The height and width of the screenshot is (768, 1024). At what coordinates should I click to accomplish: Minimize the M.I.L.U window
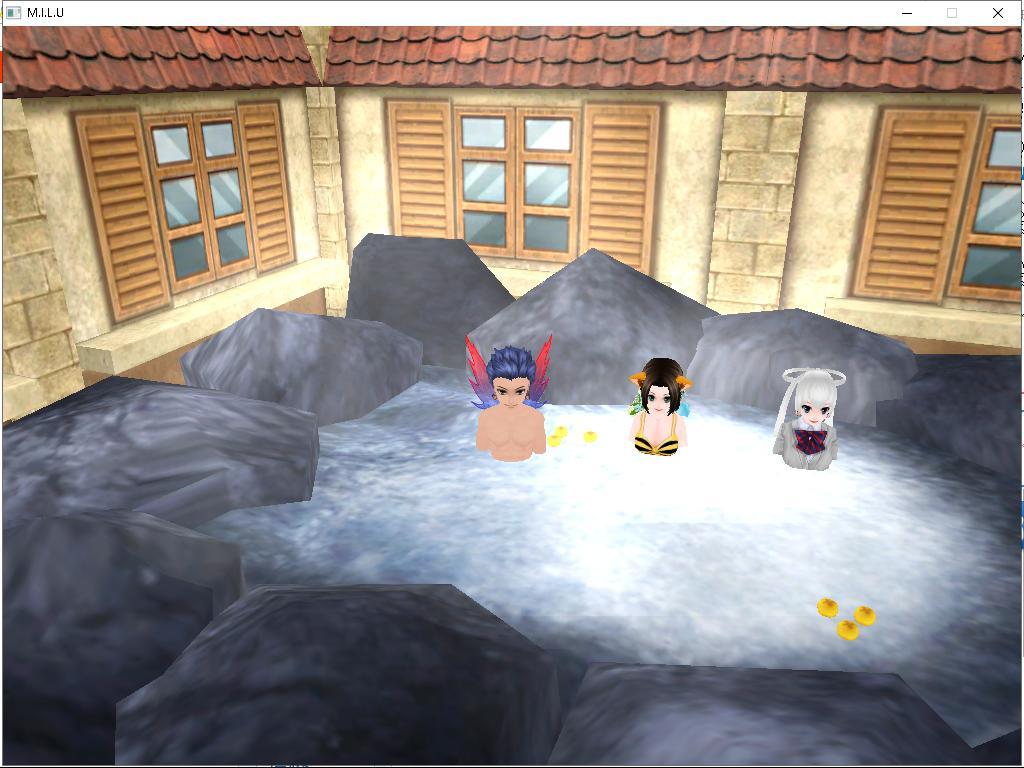click(x=907, y=13)
